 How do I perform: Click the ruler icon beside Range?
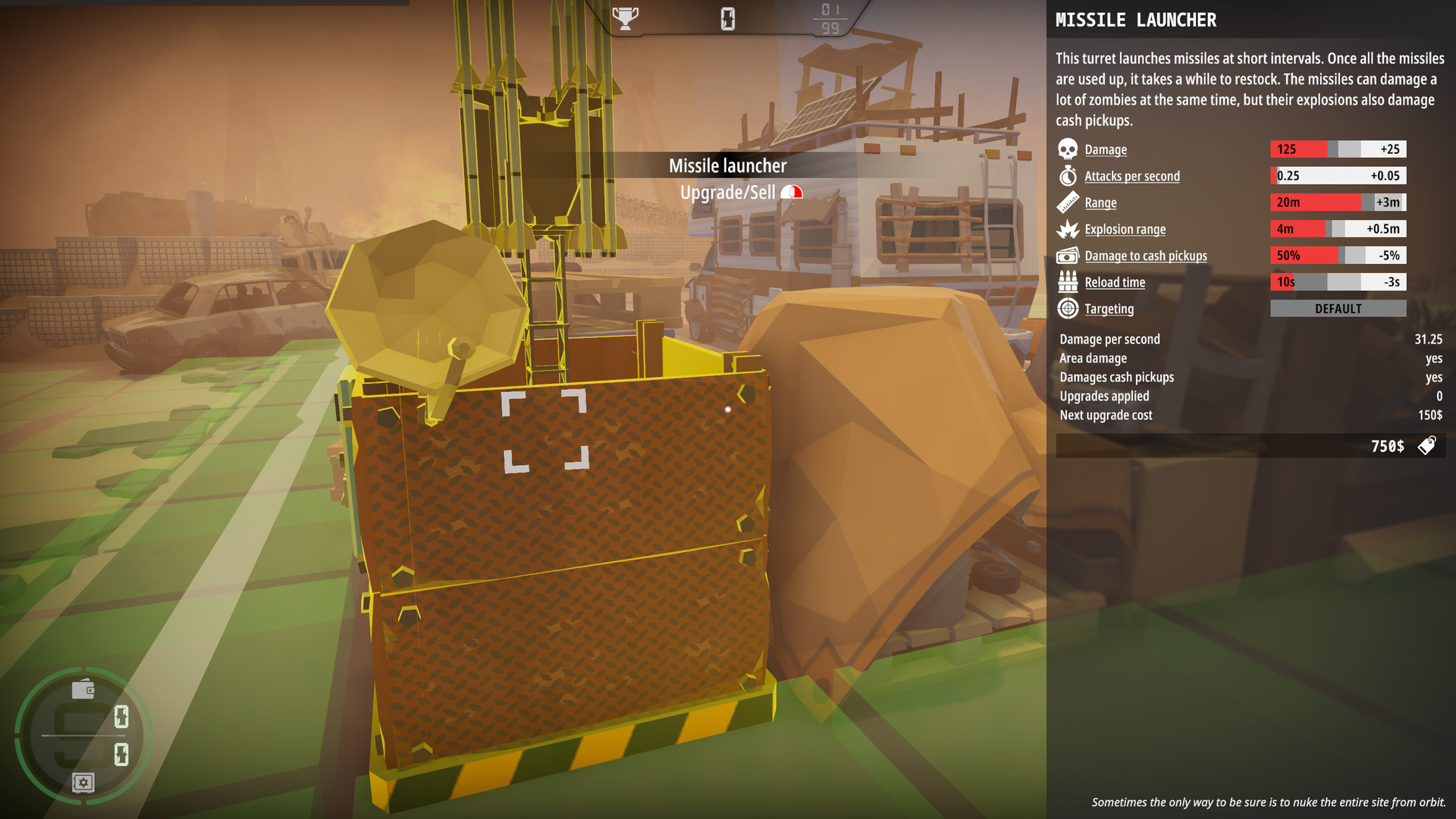click(x=1068, y=202)
